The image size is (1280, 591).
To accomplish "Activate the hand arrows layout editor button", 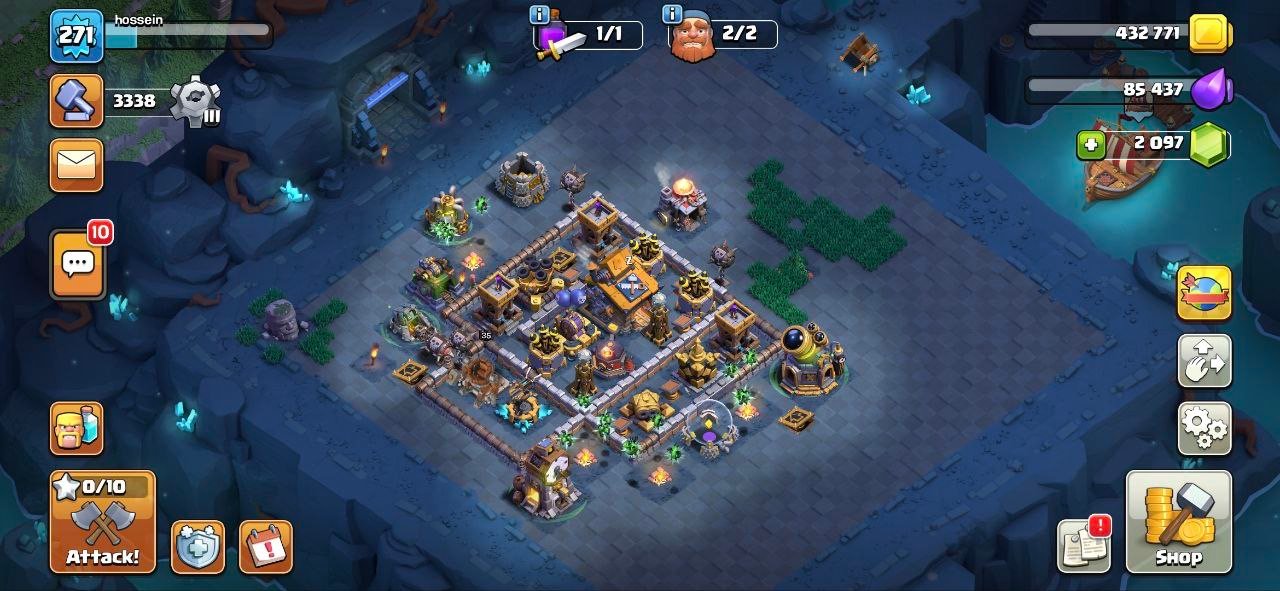I will pos(1204,361).
